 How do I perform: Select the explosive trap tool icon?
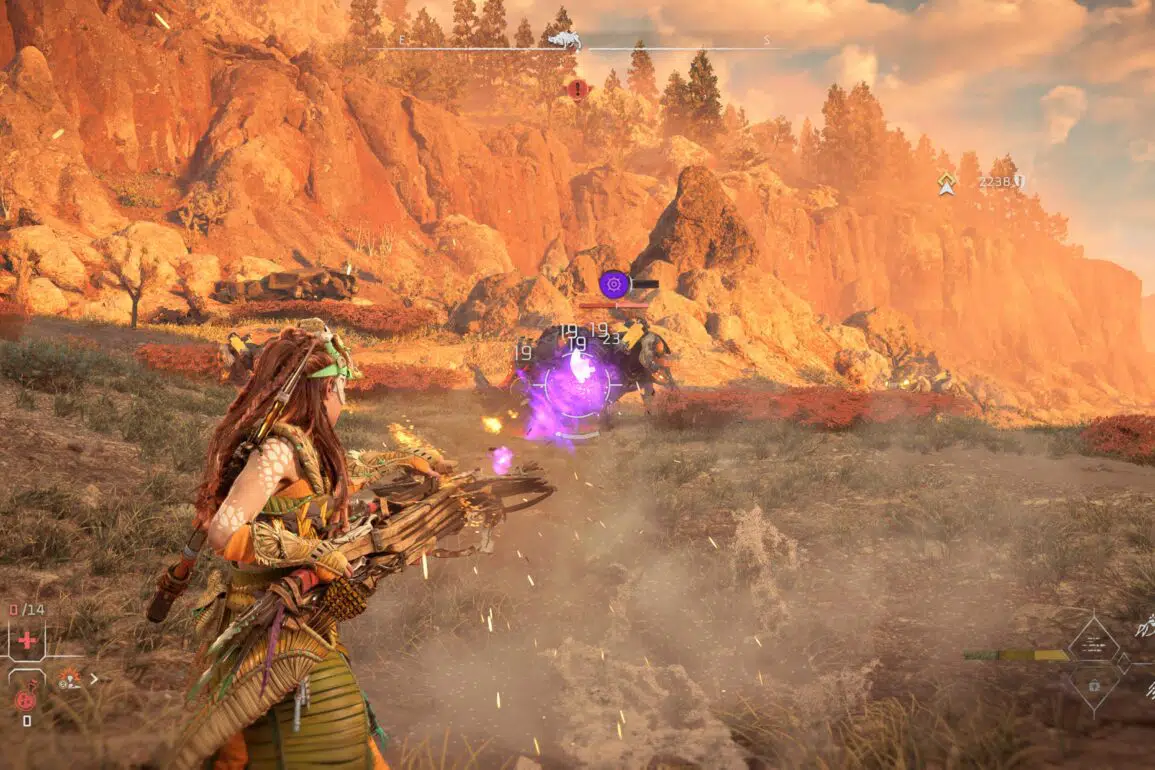(x=69, y=679)
